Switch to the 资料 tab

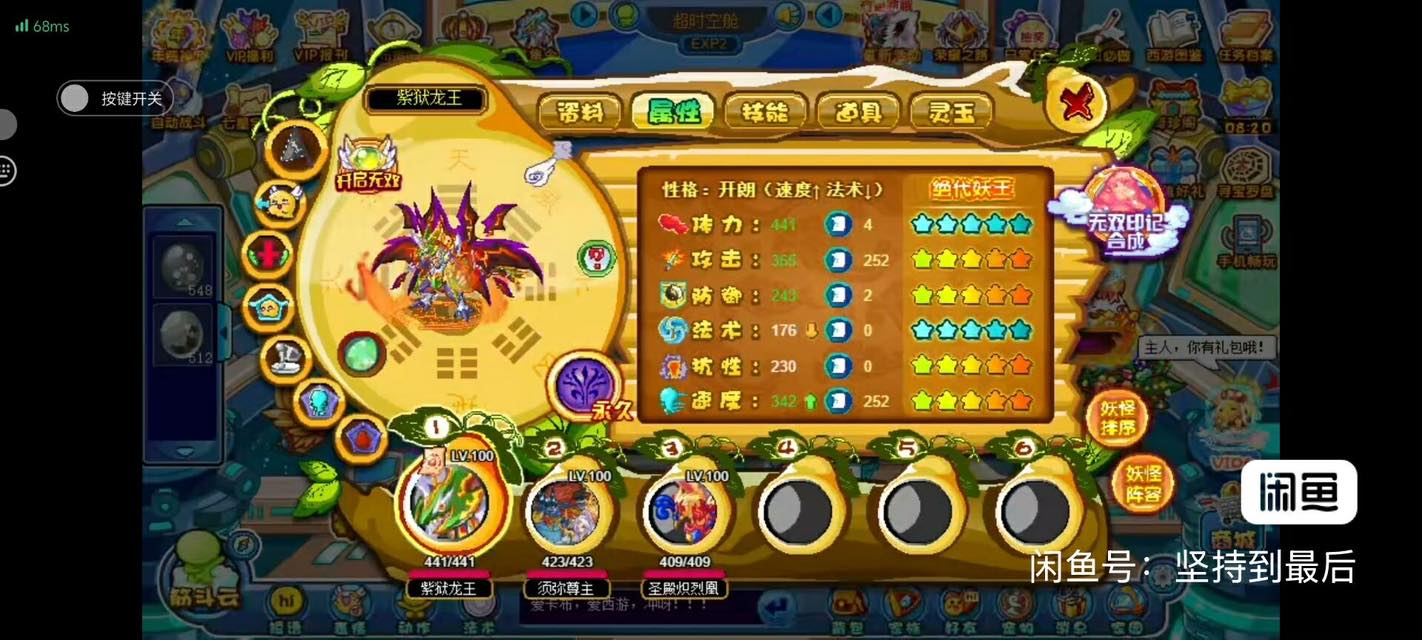(x=580, y=112)
